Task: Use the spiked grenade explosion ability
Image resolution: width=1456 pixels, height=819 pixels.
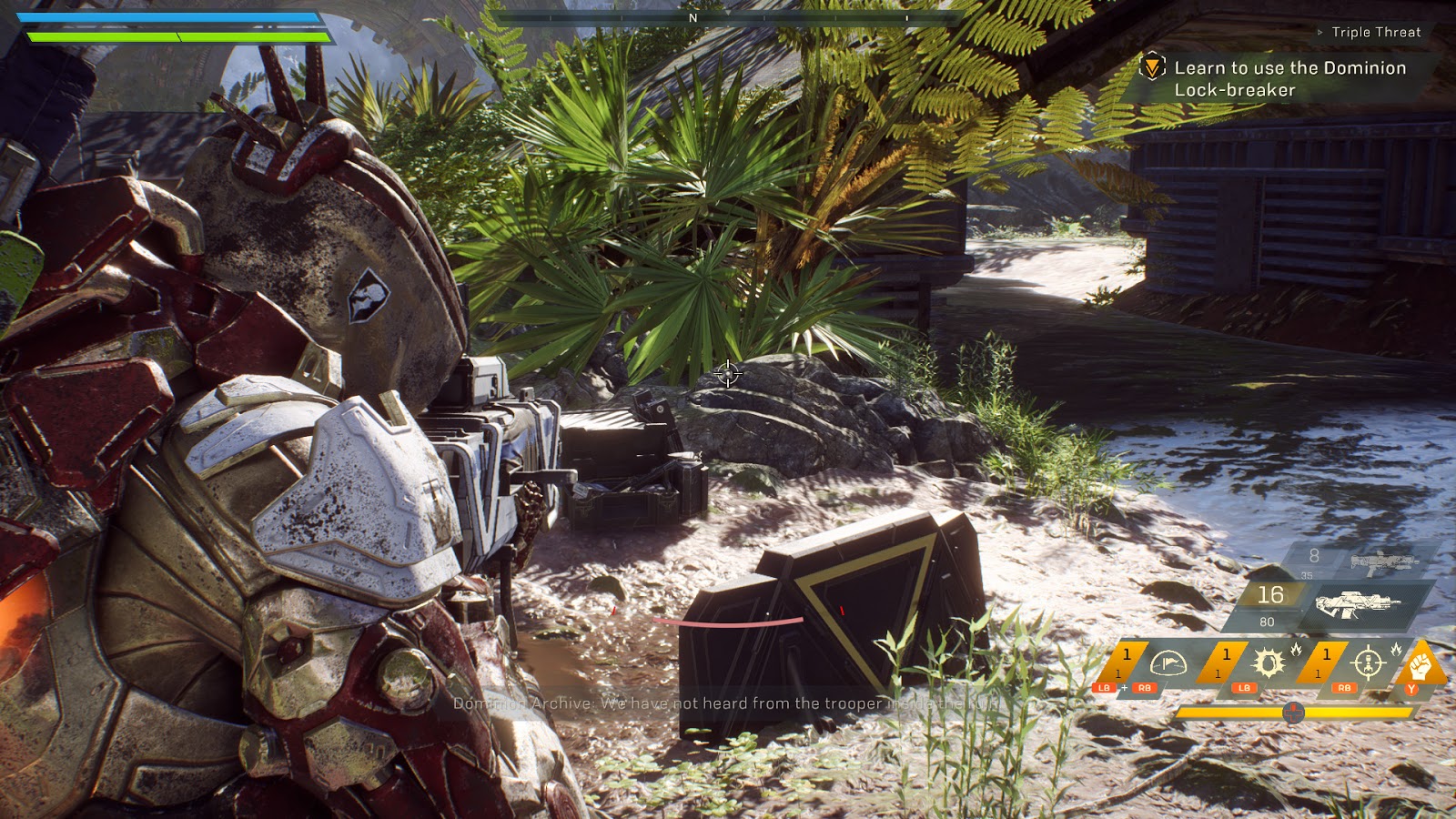Action: point(1267,664)
